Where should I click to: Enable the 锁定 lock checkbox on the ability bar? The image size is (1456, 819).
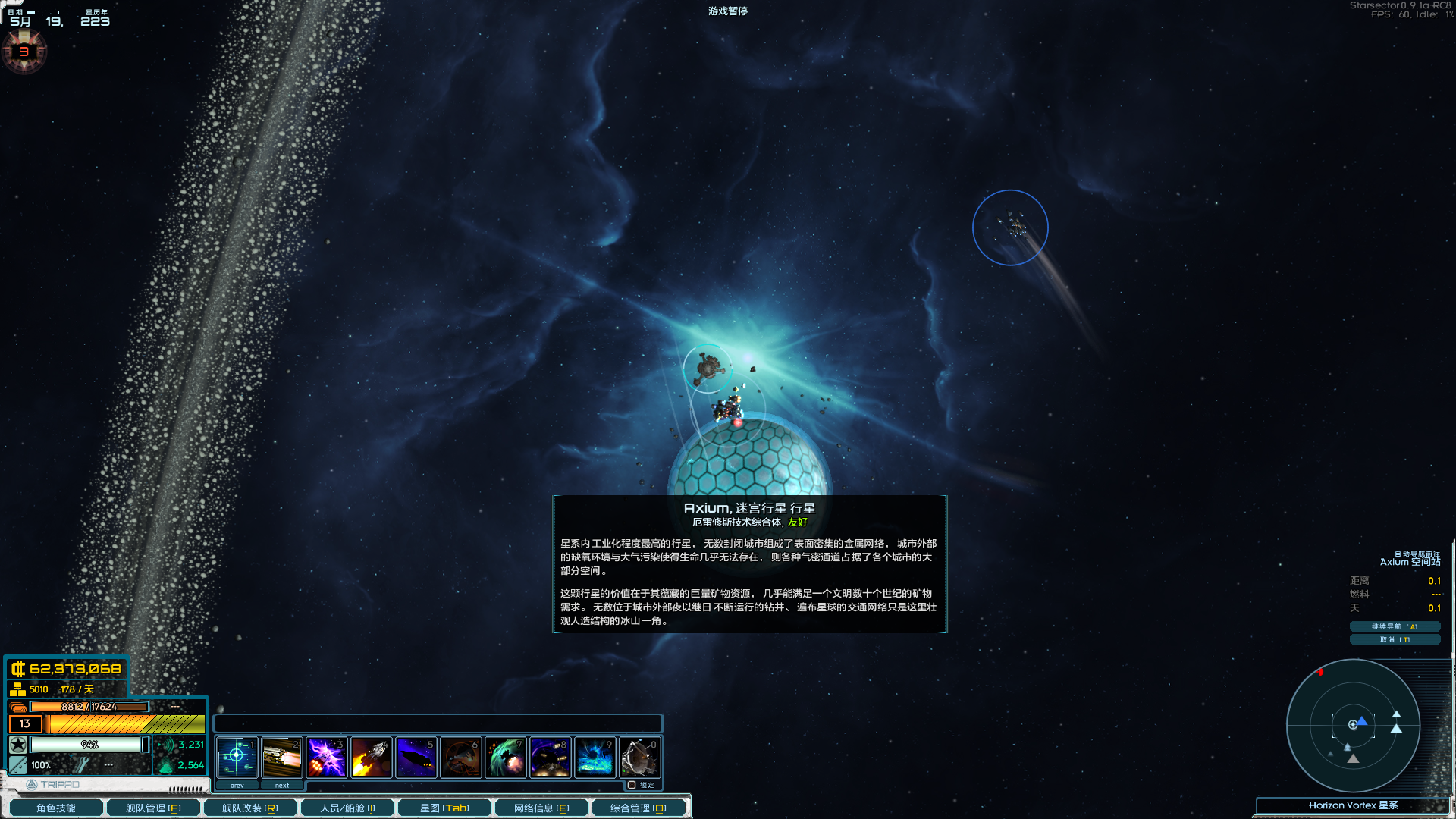pos(632,785)
